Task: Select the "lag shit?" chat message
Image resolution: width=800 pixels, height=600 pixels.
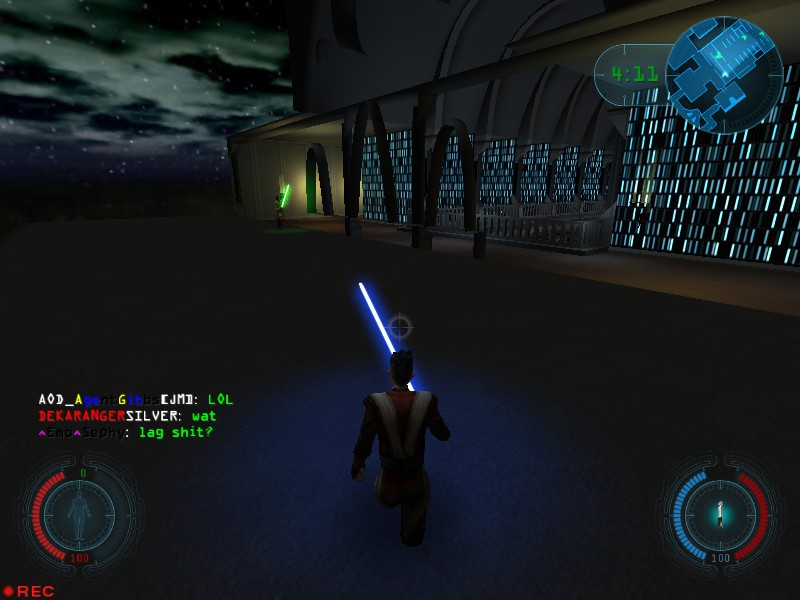Action: [x=126, y=432]
